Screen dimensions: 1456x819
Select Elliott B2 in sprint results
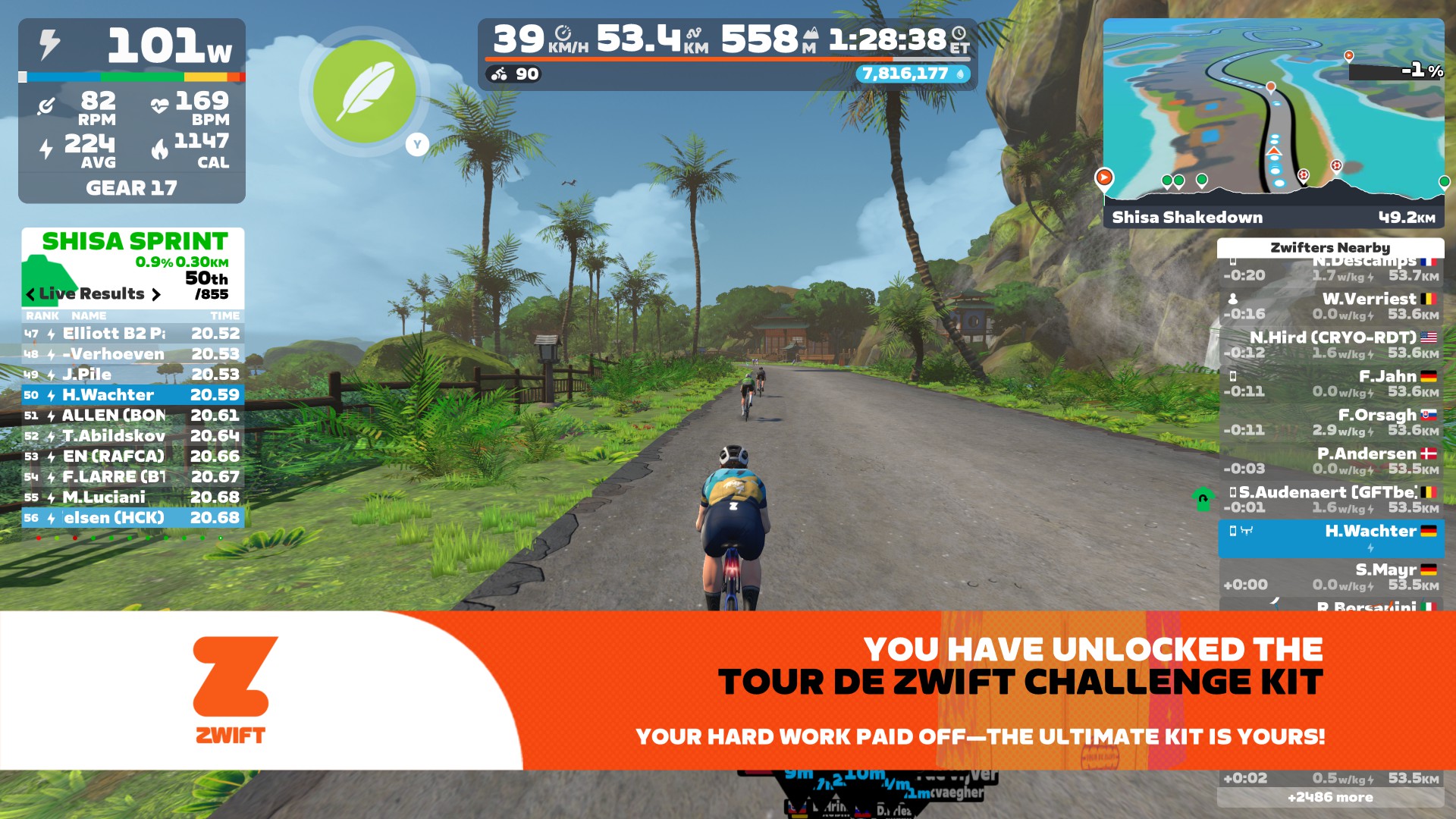click(133, 334)
